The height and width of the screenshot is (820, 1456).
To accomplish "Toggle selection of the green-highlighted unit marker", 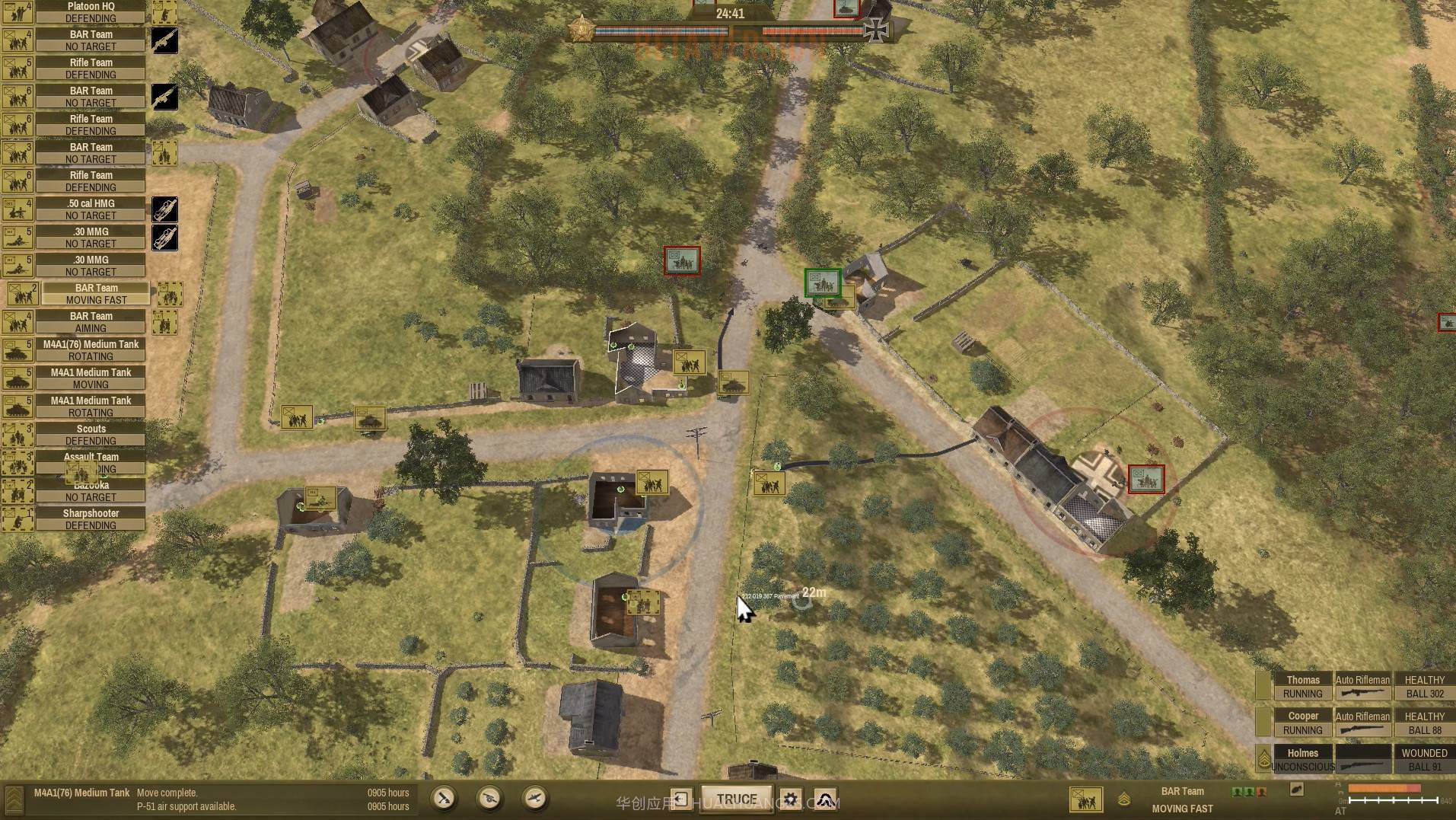I will (820, 282).
